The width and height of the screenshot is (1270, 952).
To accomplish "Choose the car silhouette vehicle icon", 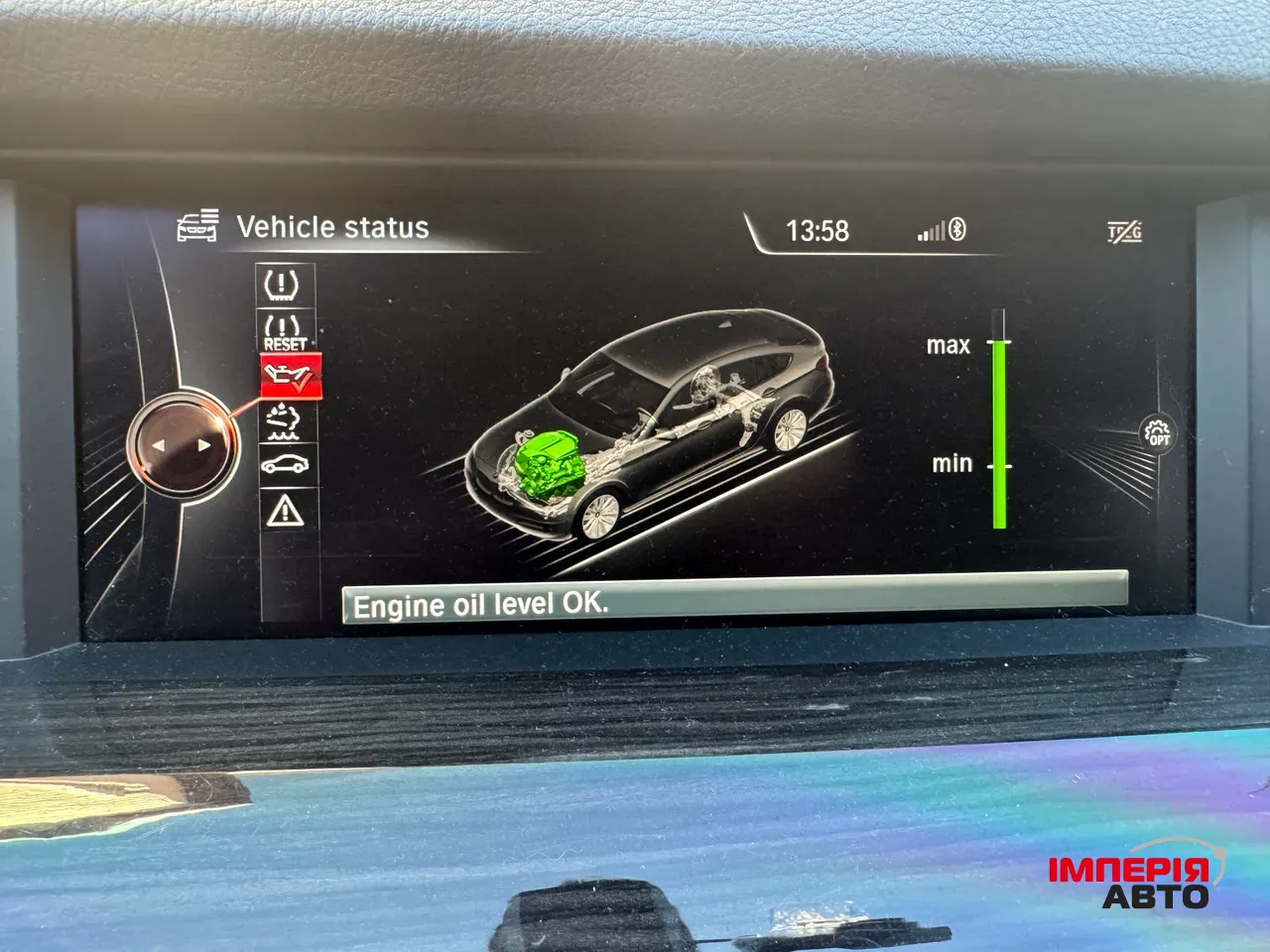I will pos(287,465).
